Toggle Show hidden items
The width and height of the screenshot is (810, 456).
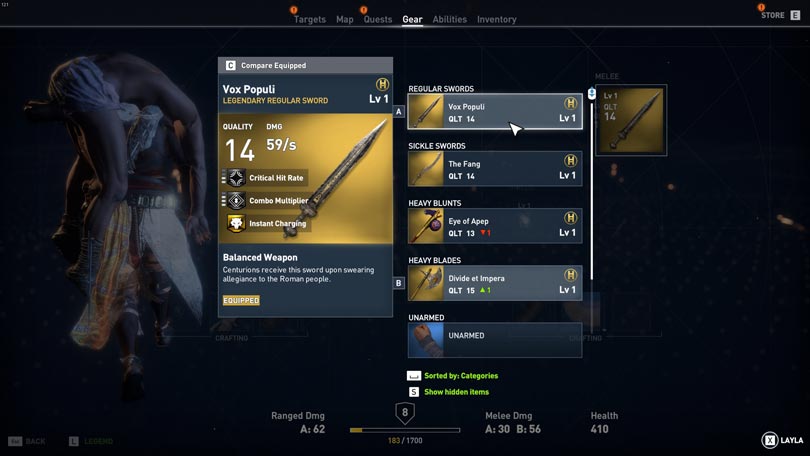coord(456,392)
